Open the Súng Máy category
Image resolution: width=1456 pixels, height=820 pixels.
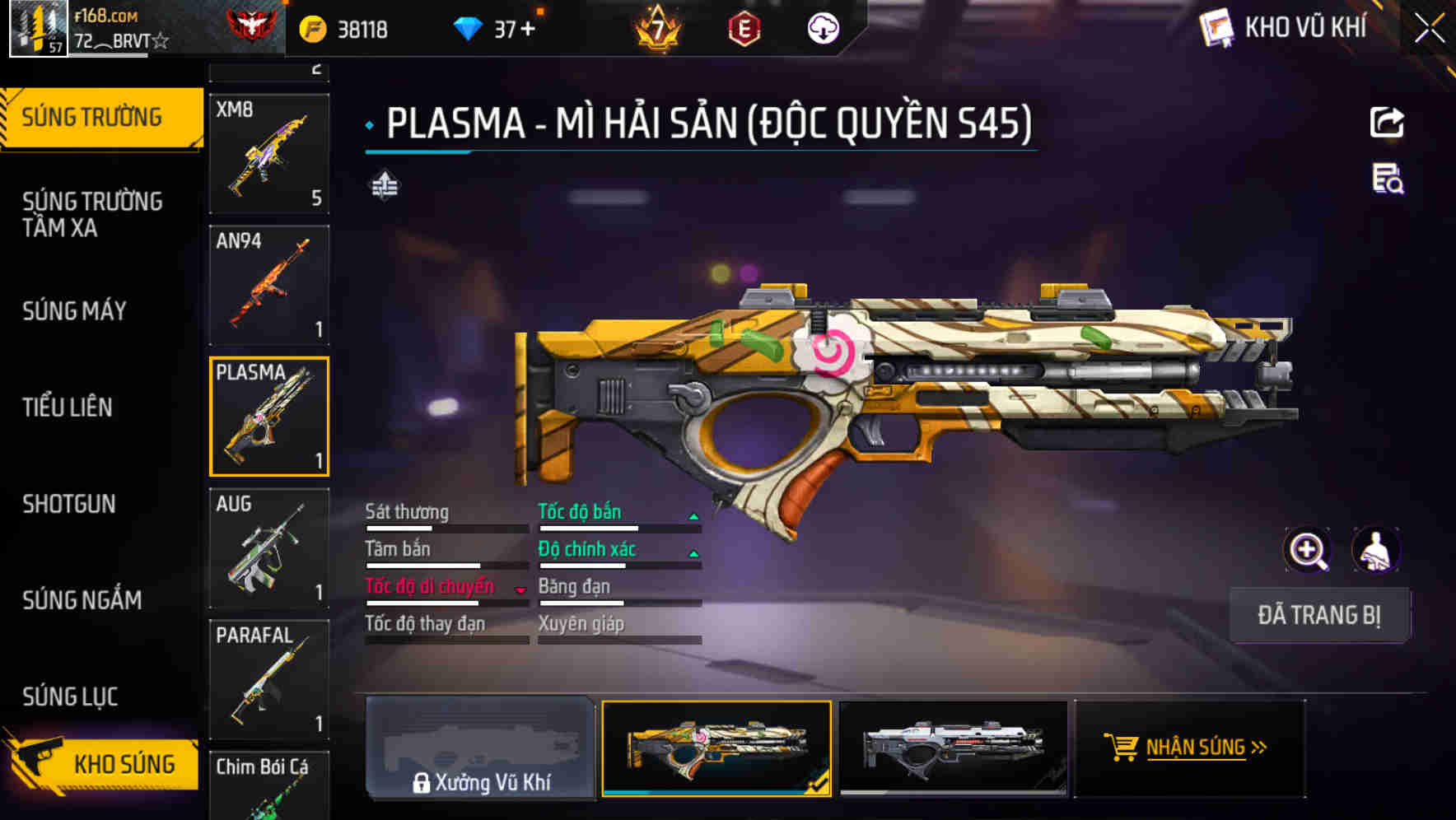(75, 311)
